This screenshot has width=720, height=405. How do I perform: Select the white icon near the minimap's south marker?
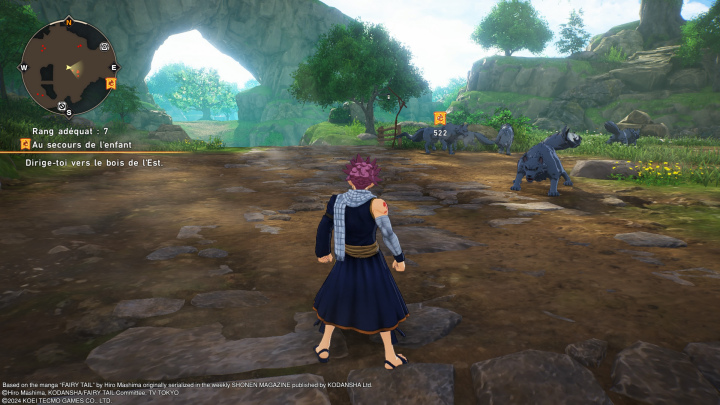pyautogui.click(x=60, y=105)
